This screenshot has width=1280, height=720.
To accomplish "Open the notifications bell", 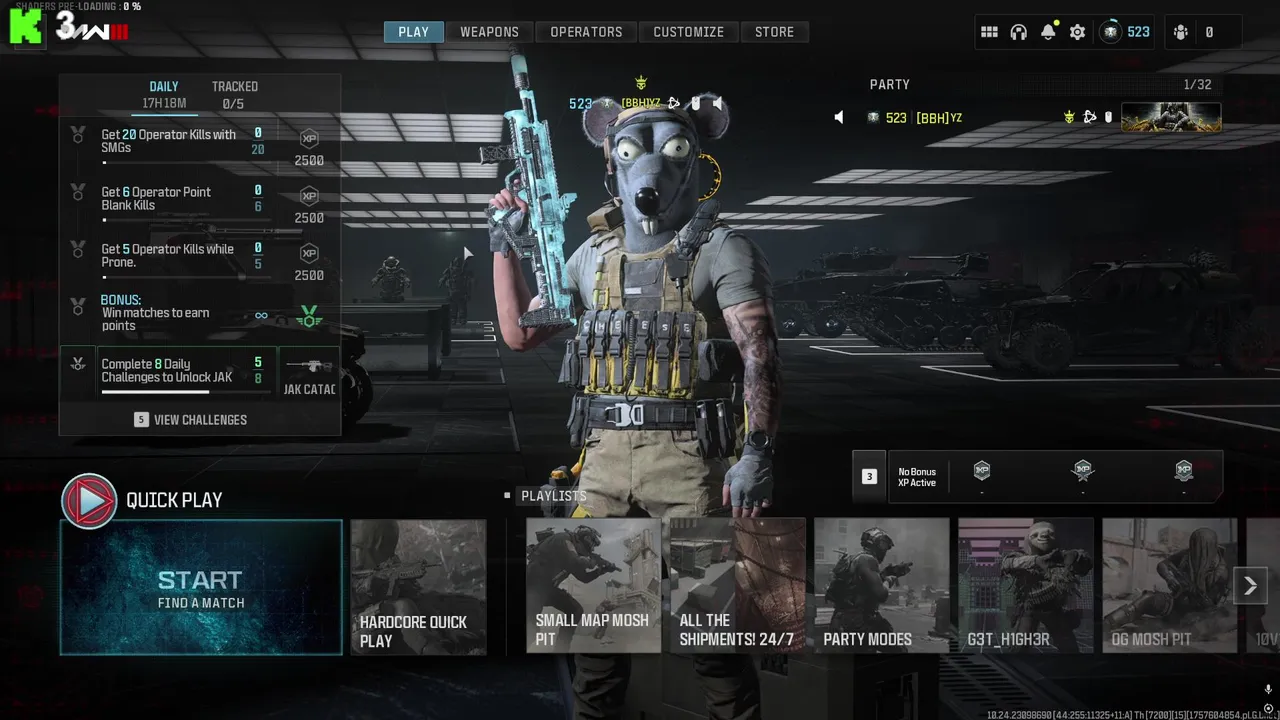I will pos(1048,32).
